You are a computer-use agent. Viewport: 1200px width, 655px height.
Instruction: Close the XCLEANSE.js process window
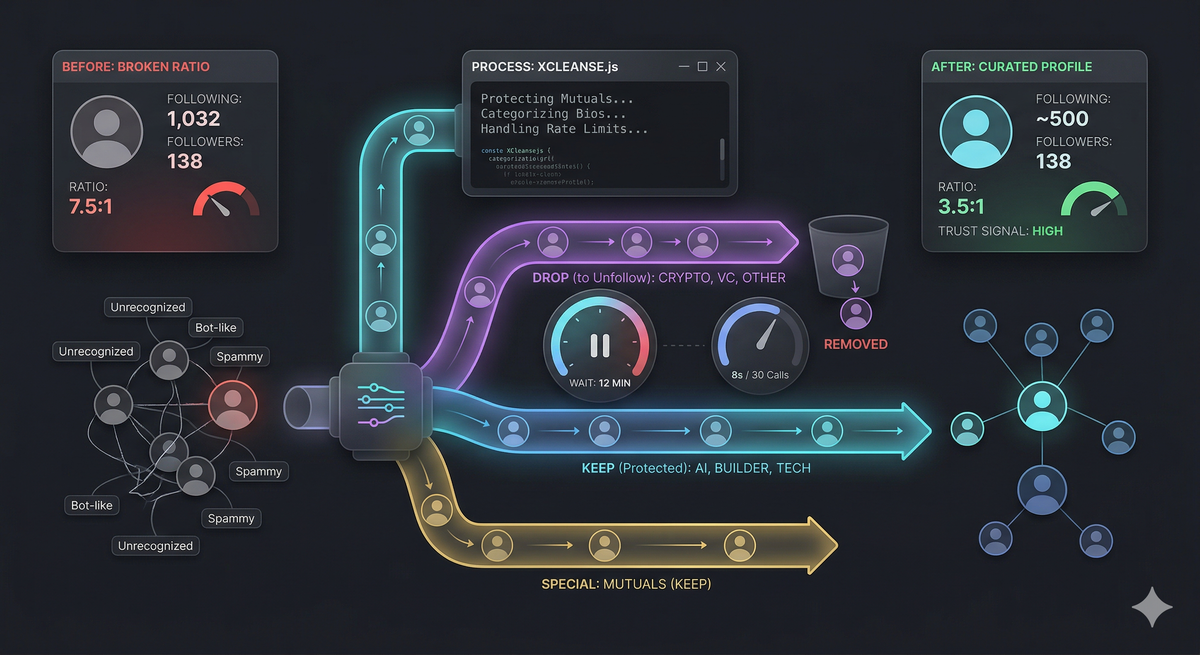[x=721, y=66]
